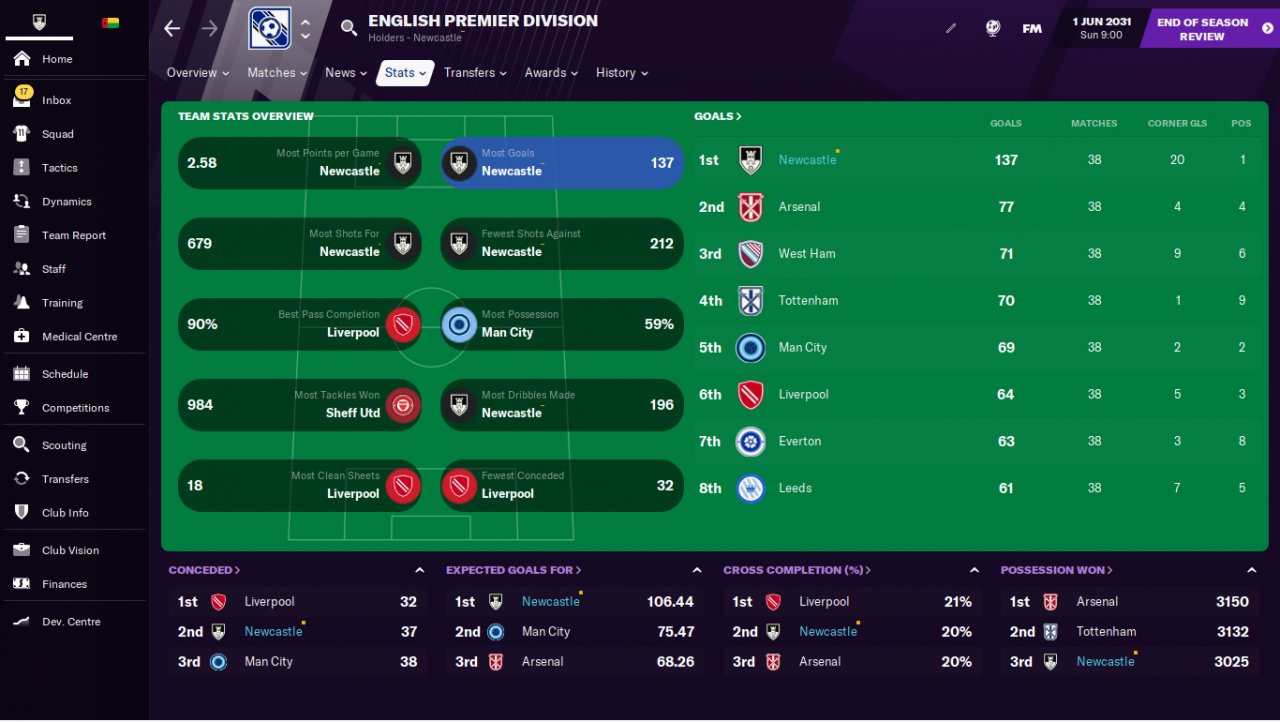
Task: Open the History tab
Action: click(x=621, y=73)
